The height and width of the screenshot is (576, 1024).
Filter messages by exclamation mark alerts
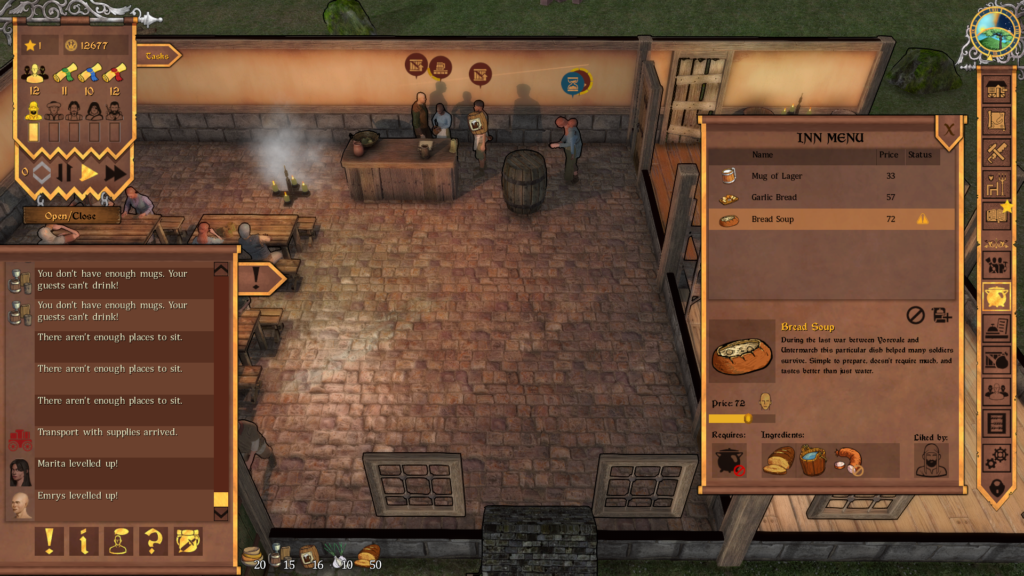point(48,541)
